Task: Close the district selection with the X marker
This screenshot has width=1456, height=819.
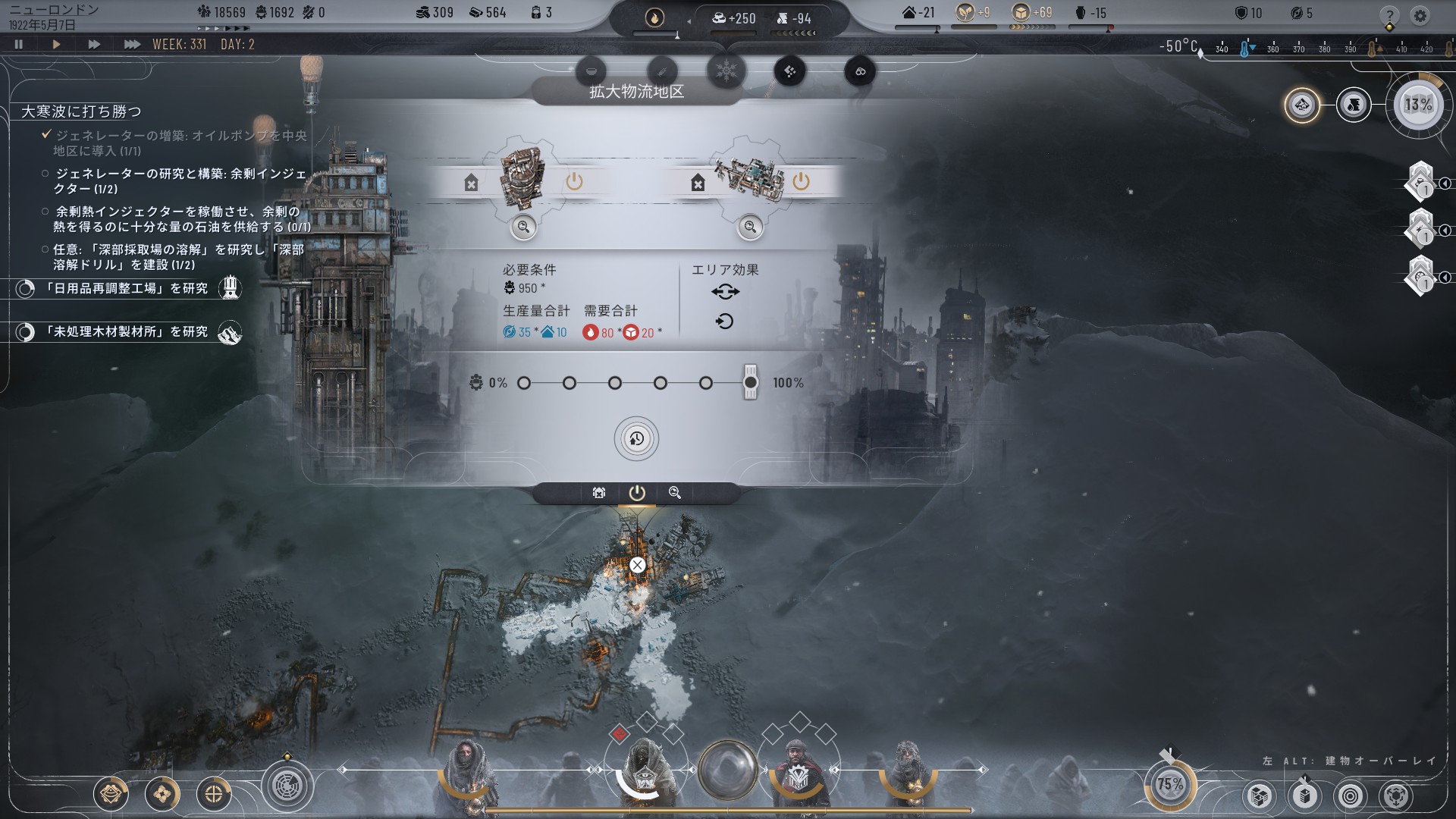Action: (x=637, y=565)
